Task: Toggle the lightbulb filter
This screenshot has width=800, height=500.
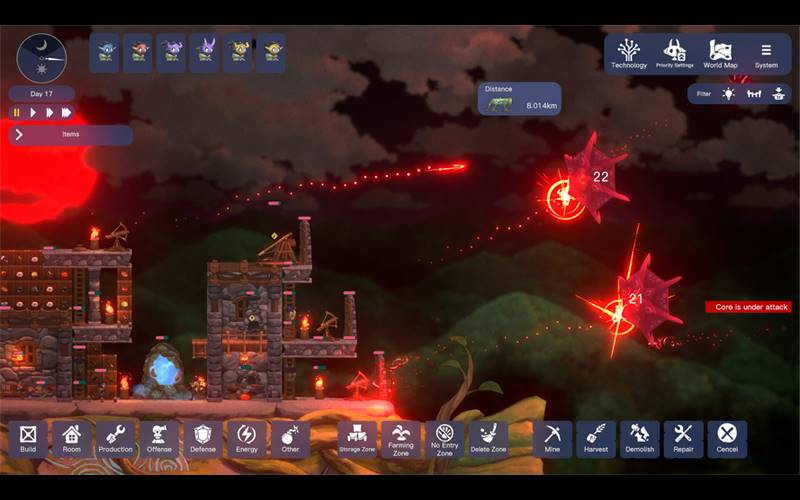Action: [x=729, y=94]
